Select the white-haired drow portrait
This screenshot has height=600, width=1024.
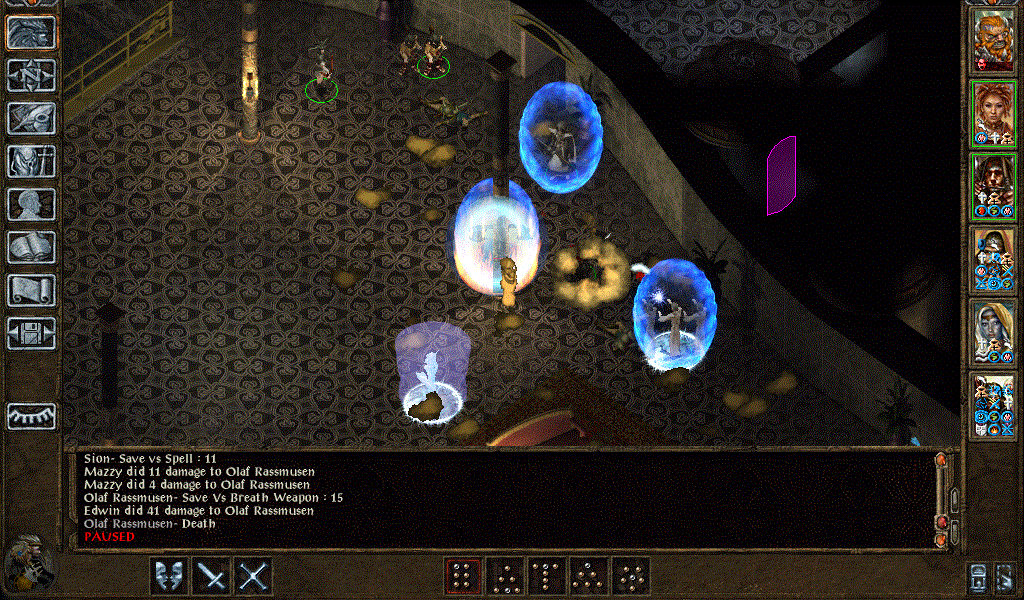(993, 333)
